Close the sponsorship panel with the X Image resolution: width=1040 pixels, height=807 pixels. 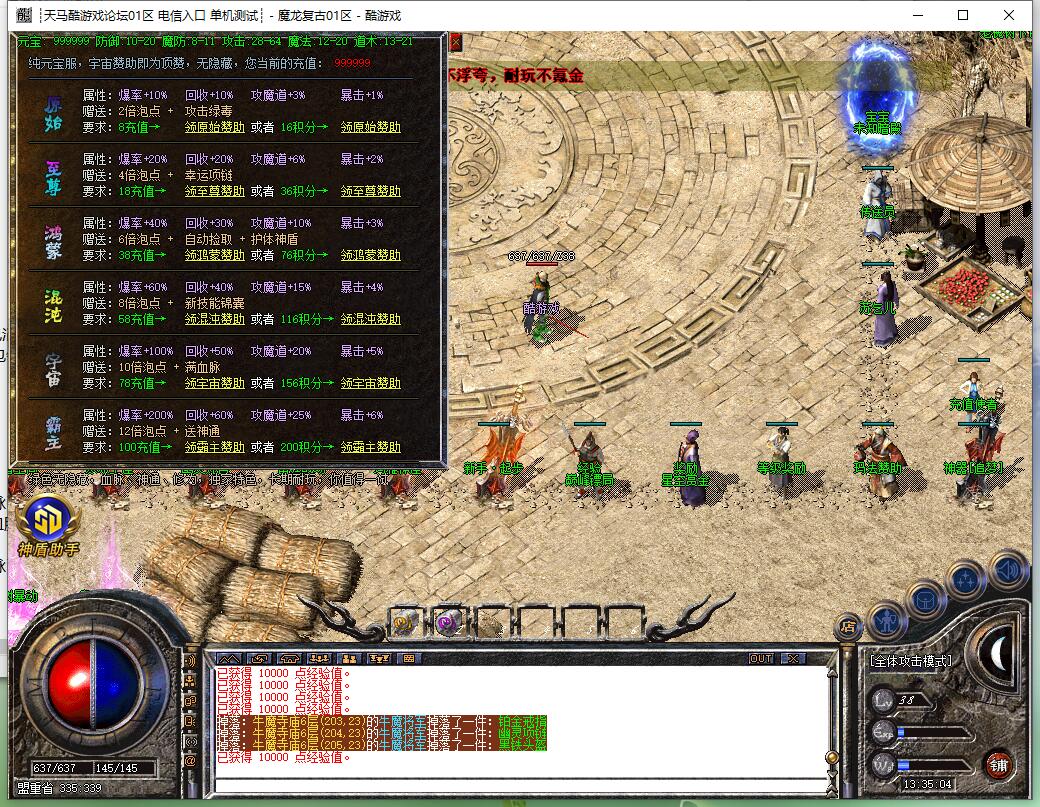456,42
